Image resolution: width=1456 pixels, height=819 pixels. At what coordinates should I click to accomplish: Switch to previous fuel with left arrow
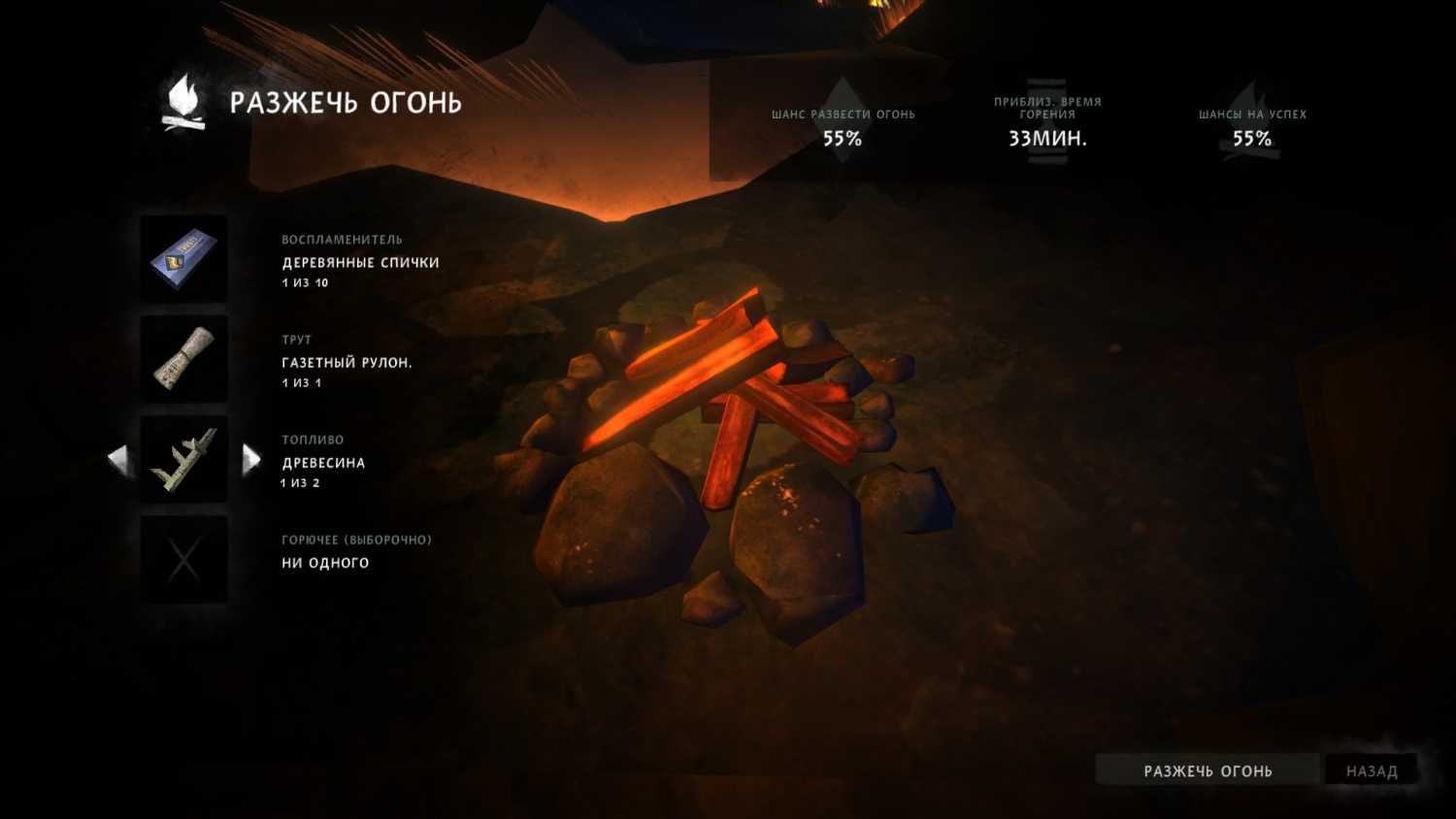(118, 459)
